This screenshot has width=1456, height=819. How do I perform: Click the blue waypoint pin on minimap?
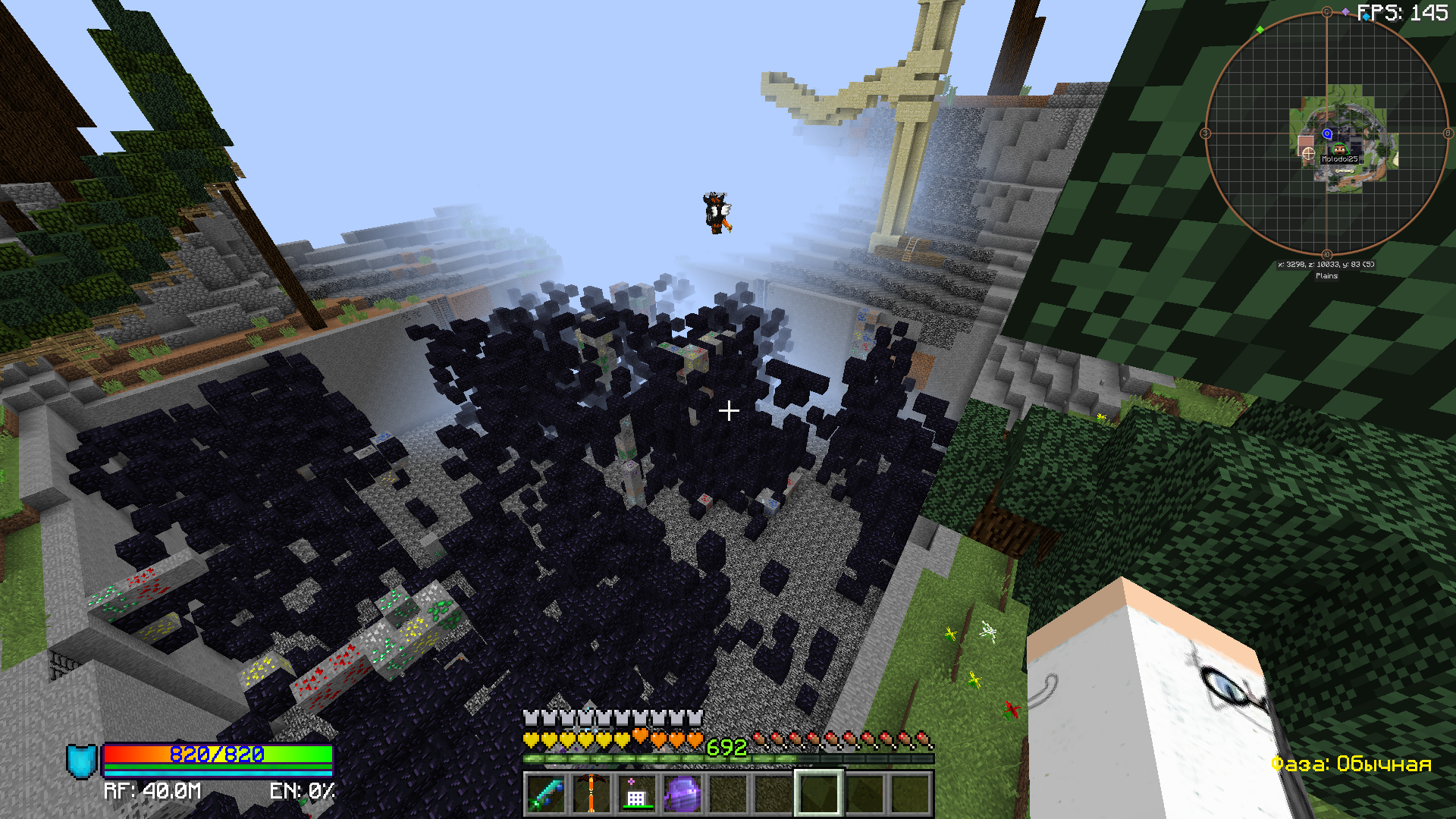click(x=1327, y=133)
